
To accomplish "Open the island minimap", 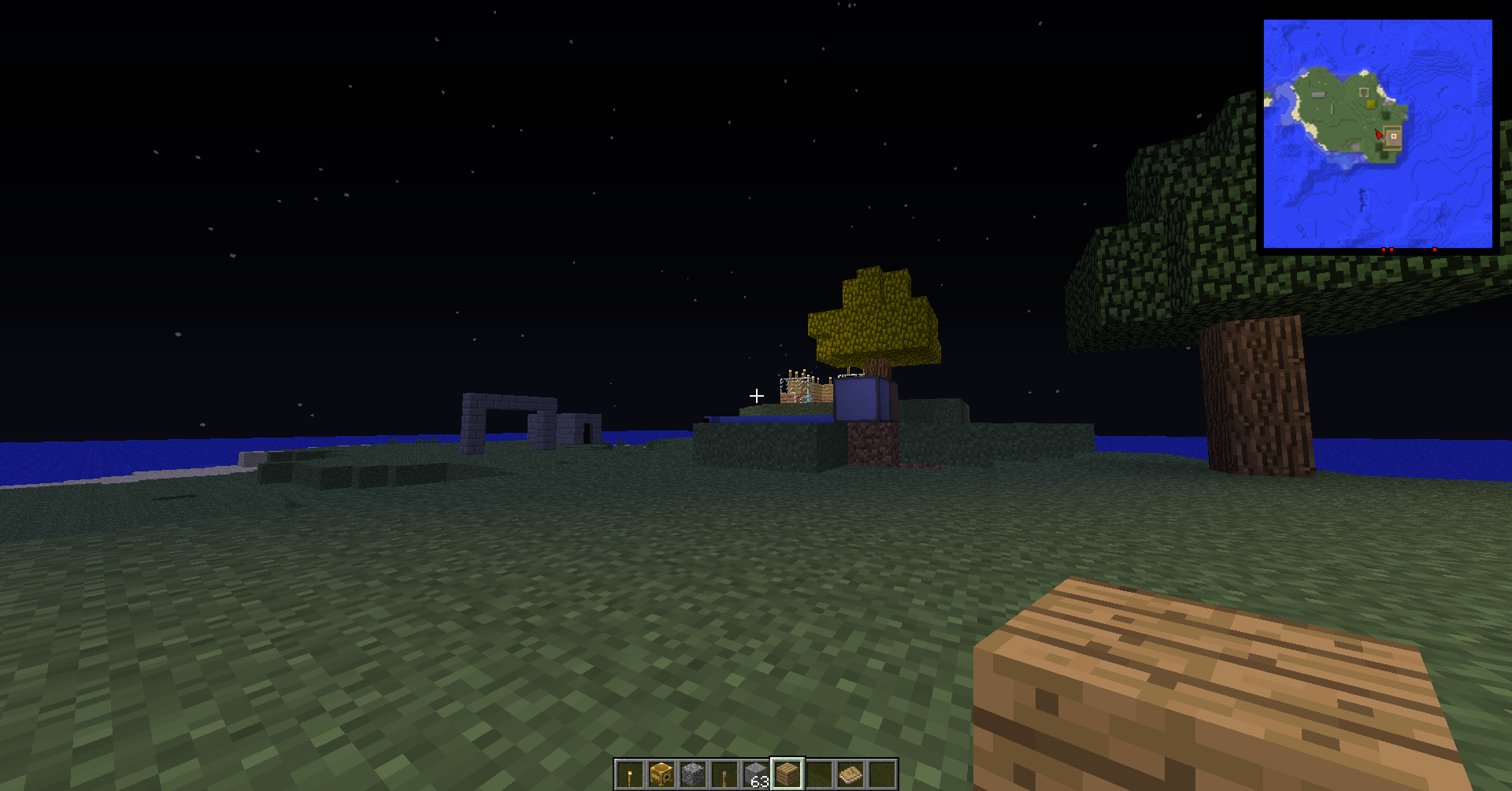I will 1377,134.
